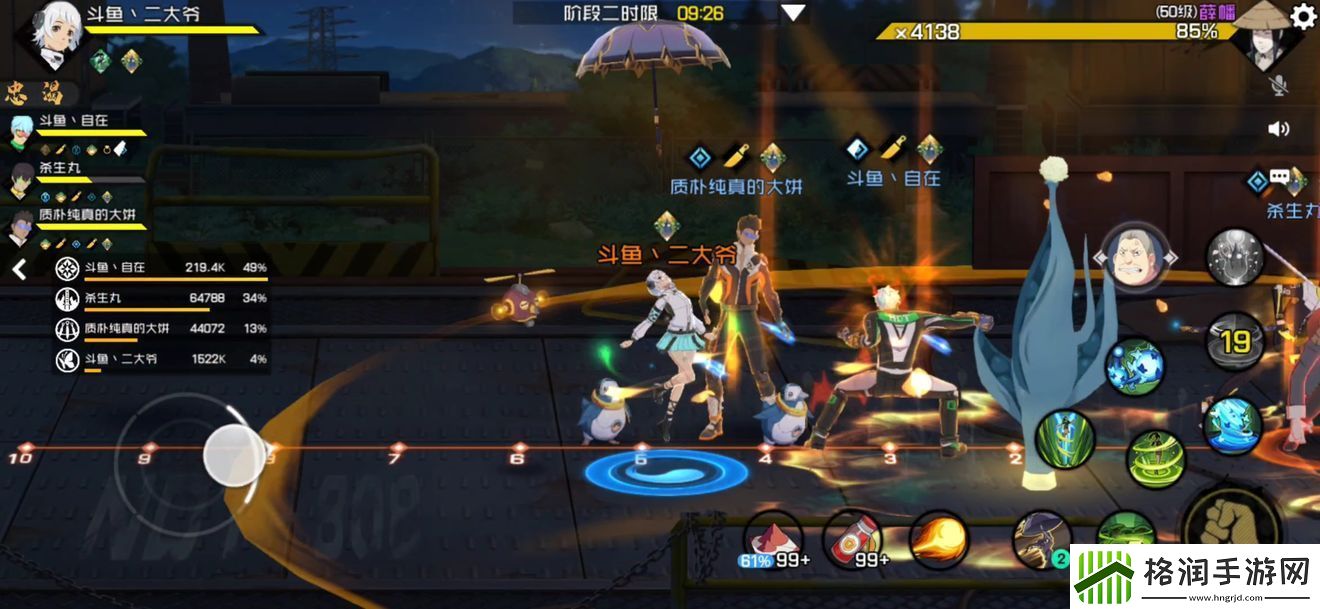The image size is (1320, 609).
Task: Trigger the green tornado skill
Action: [1157, 459]
